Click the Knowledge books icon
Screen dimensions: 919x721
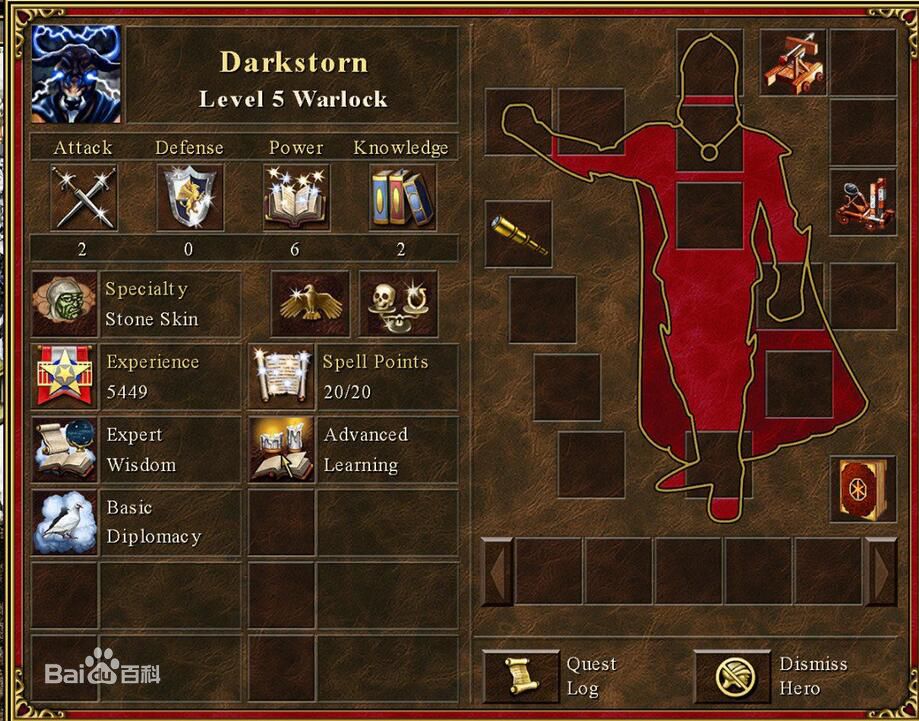coord(402,198)
